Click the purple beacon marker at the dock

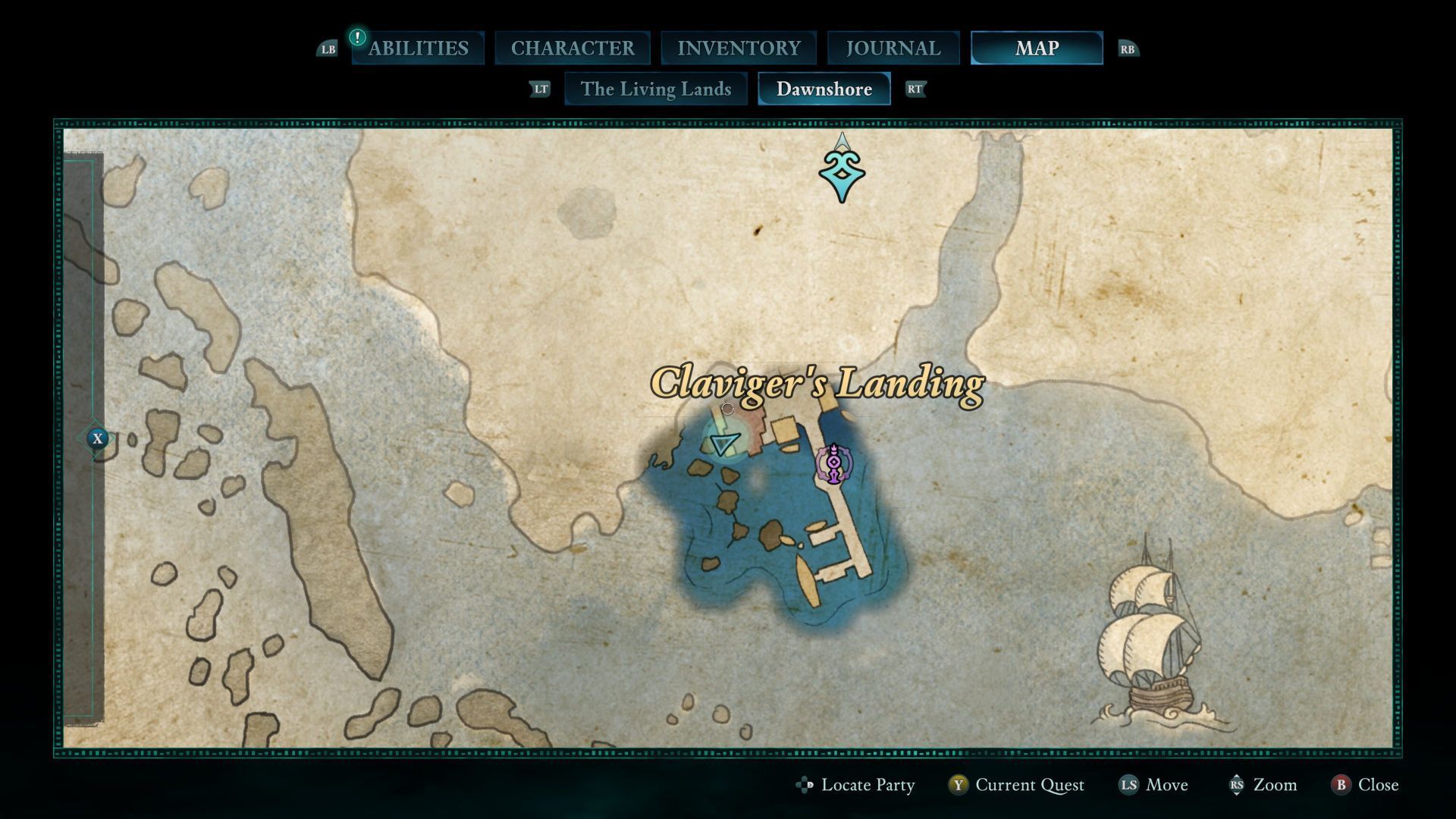(x=833, y=463)
